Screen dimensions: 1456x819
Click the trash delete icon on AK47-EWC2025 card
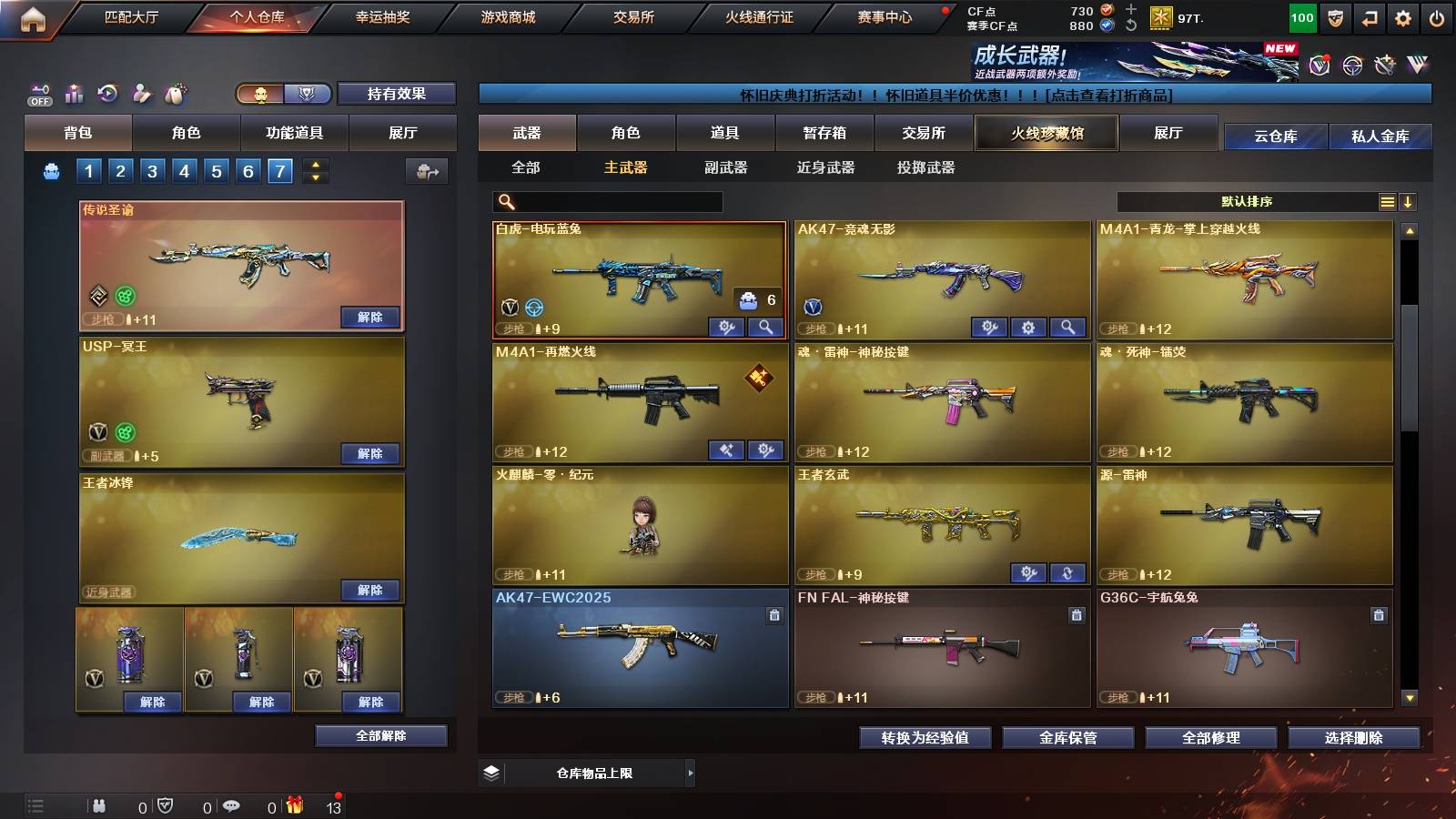pos(772,617)
